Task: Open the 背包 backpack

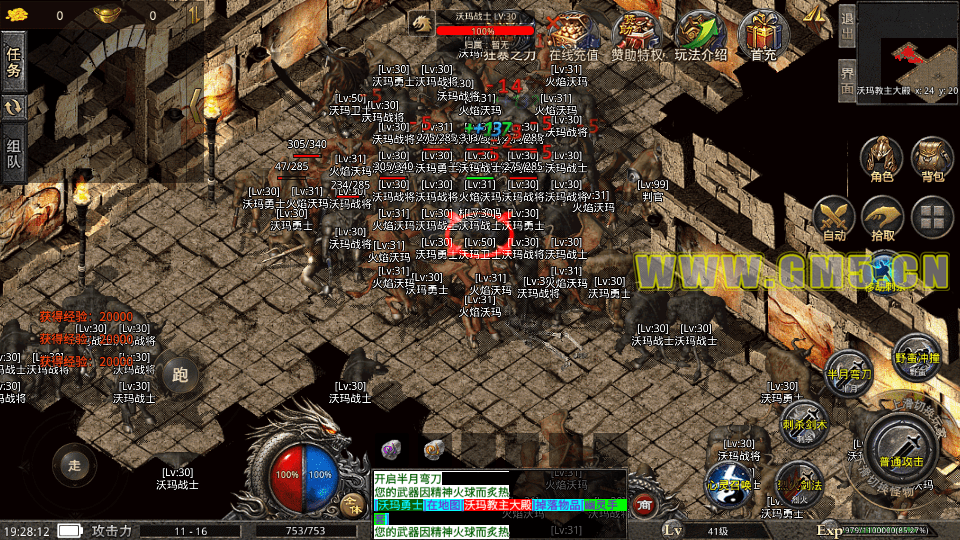Action: pyautogui.click(x=932, y=160)
